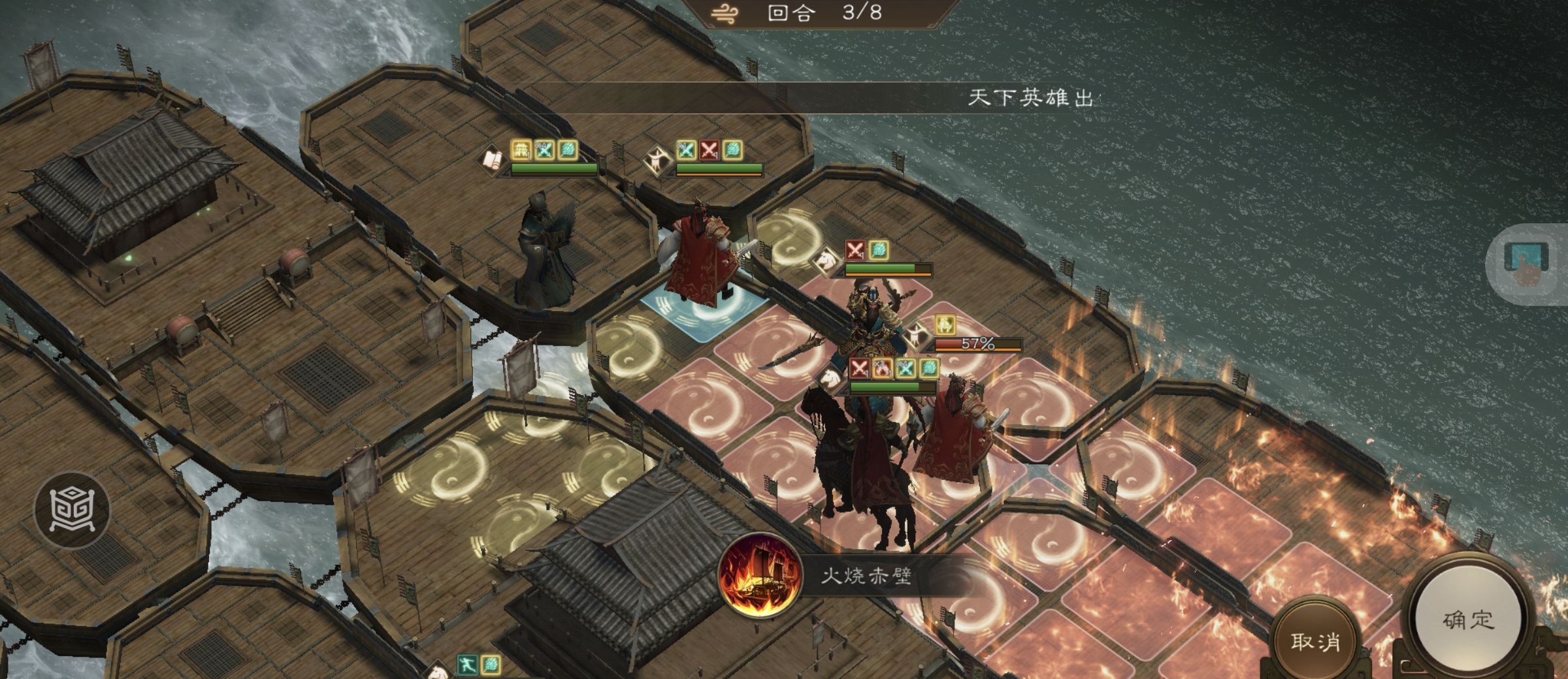1568x679 pixels.
Task: Select the leaf buff icon next to the 57% bar unit
Action: tap(928, 368)
